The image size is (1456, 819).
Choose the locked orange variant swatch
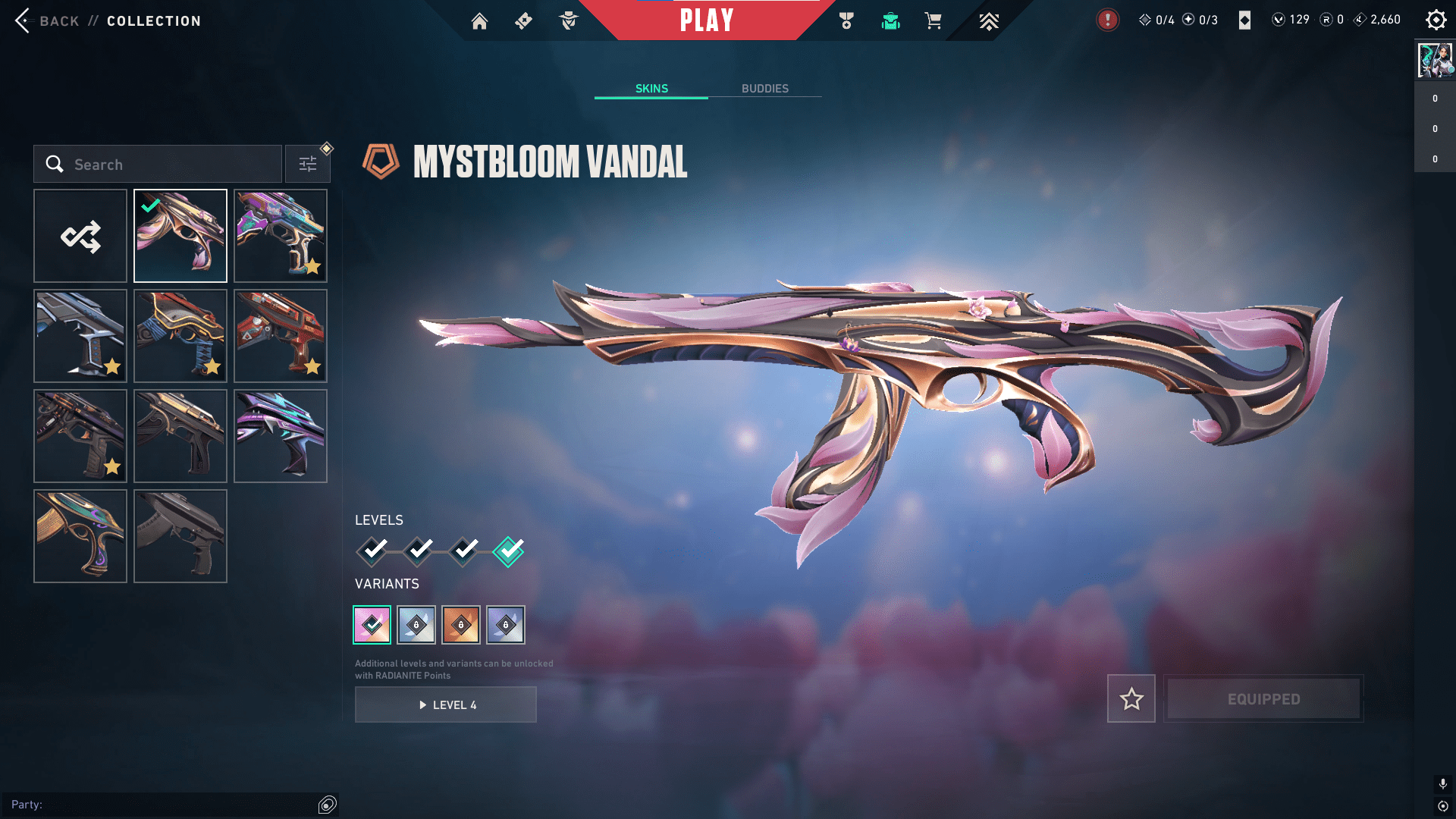[x=461, y=625]
